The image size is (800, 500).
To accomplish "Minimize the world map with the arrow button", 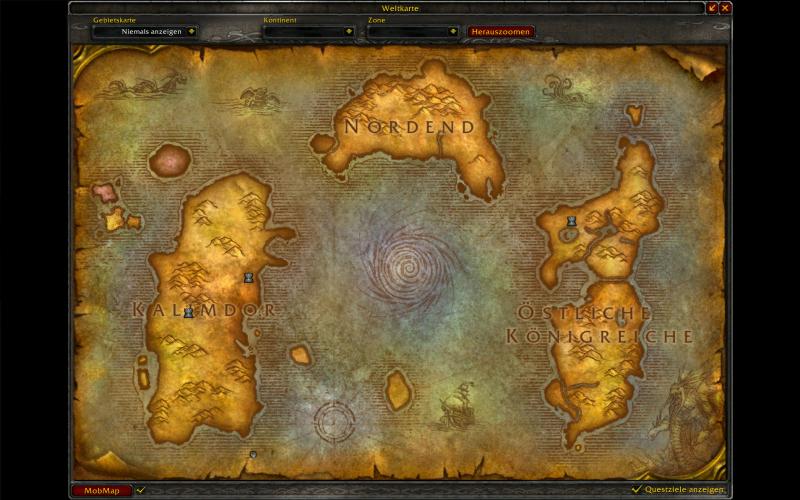I will point(713,8).
